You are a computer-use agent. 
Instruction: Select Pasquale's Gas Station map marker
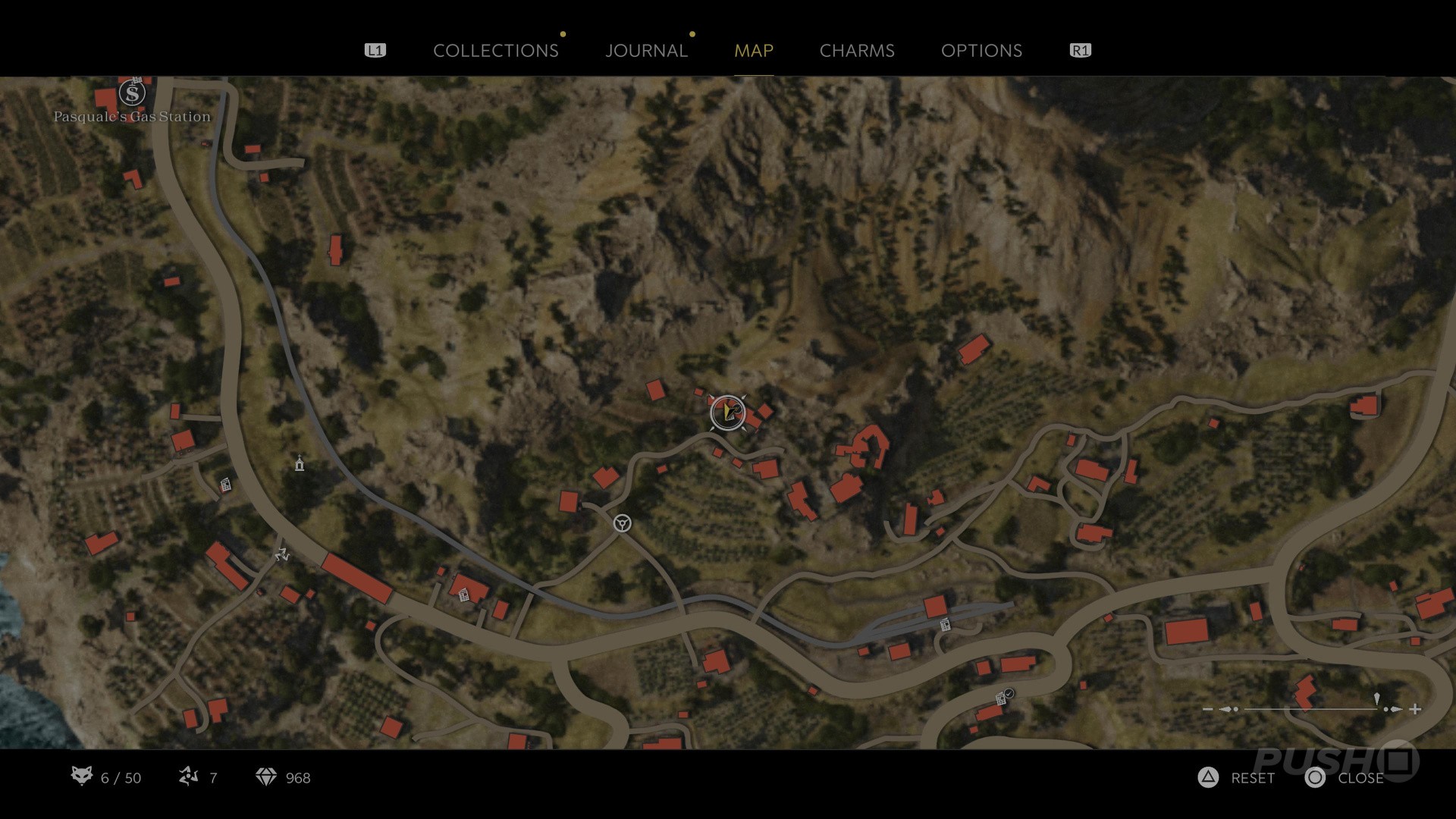click(x=133, y=94)
